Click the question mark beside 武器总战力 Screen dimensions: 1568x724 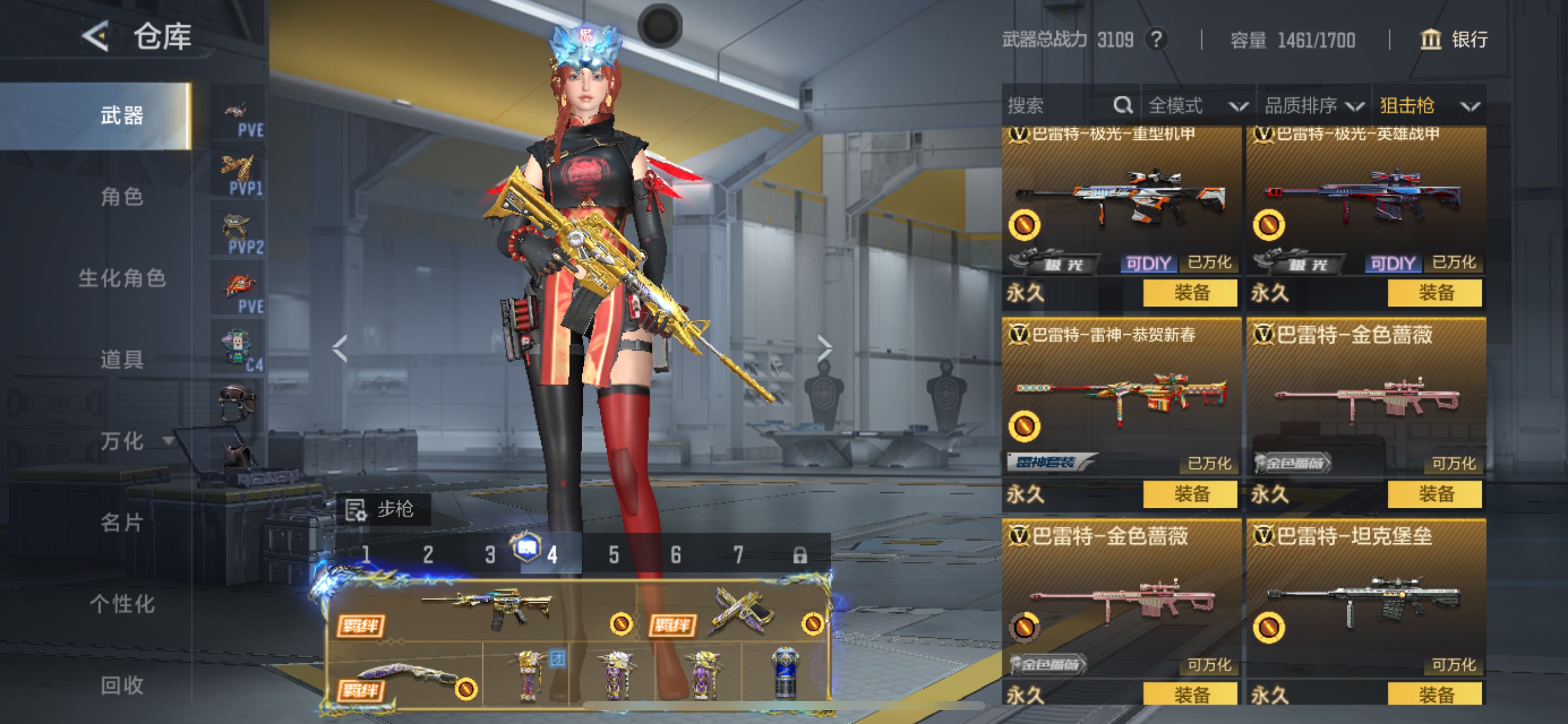(x=1156, y=40)
